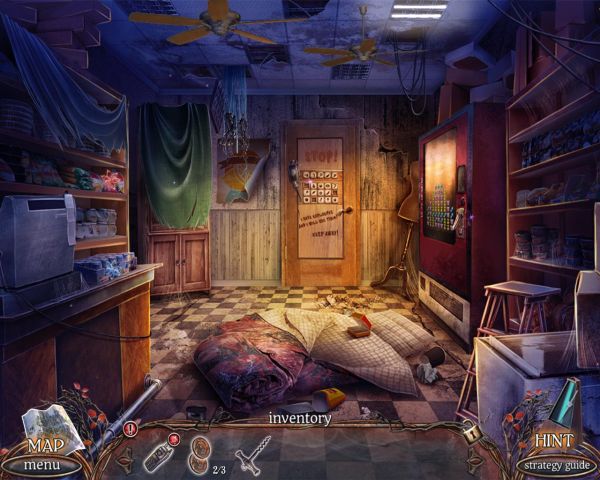Viewport: 600px width, 480px height.
Task: Click the inventory lock icon
Action: point(473,435)
